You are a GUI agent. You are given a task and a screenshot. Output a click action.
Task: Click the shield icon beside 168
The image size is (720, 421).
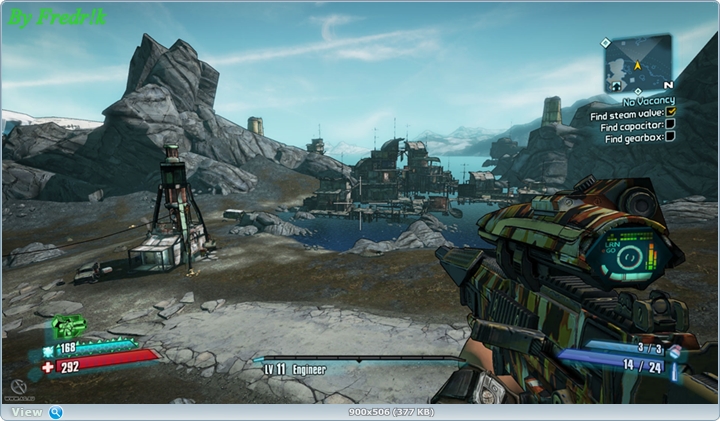(47, 348)
